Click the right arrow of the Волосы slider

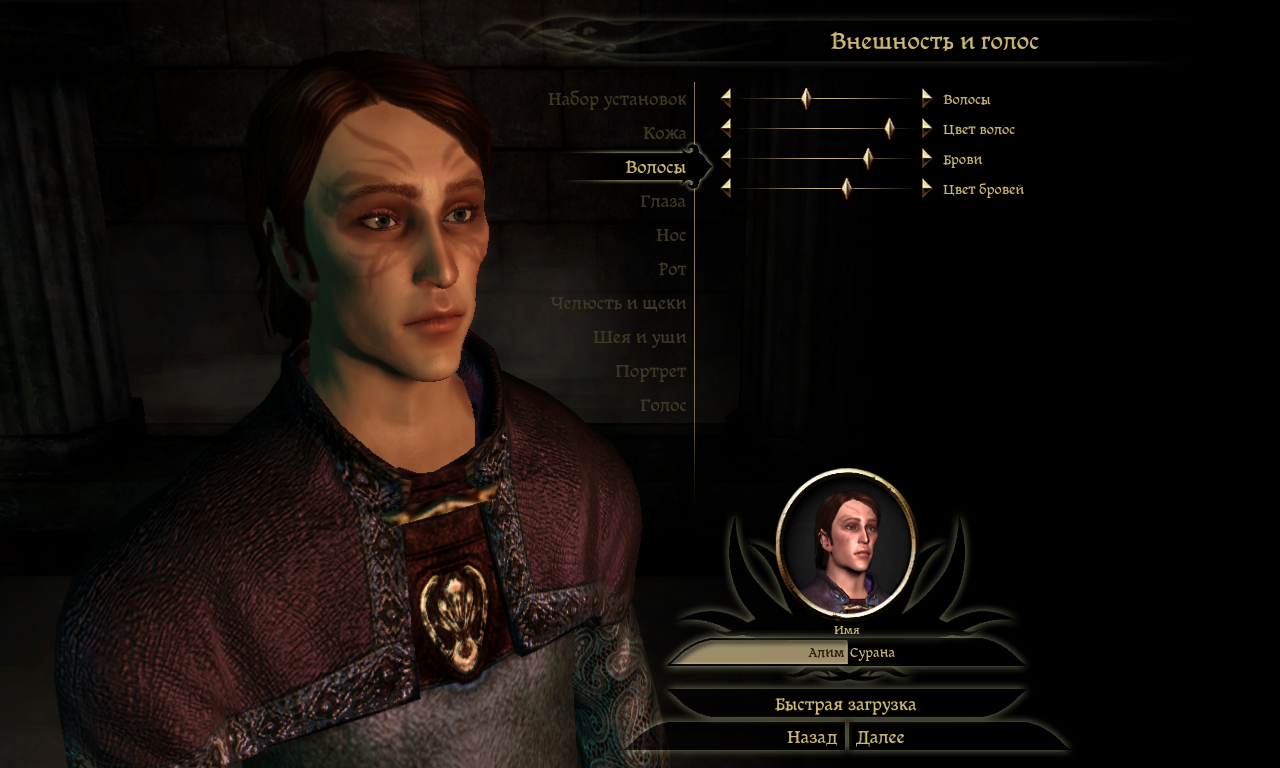(x=927, y=98)
